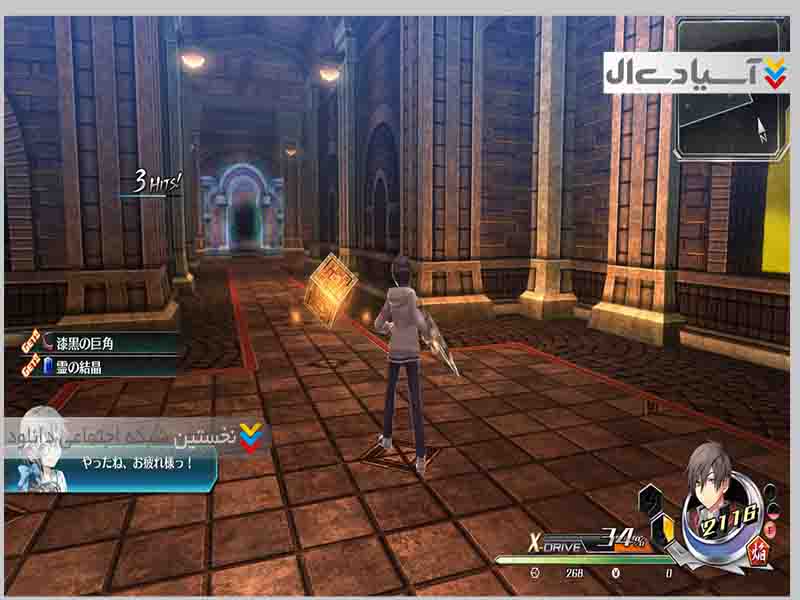Screen dimensions: 800x600
Task: Click the yellow hexagon skill gauge icon
Action: tap(662, 526)
